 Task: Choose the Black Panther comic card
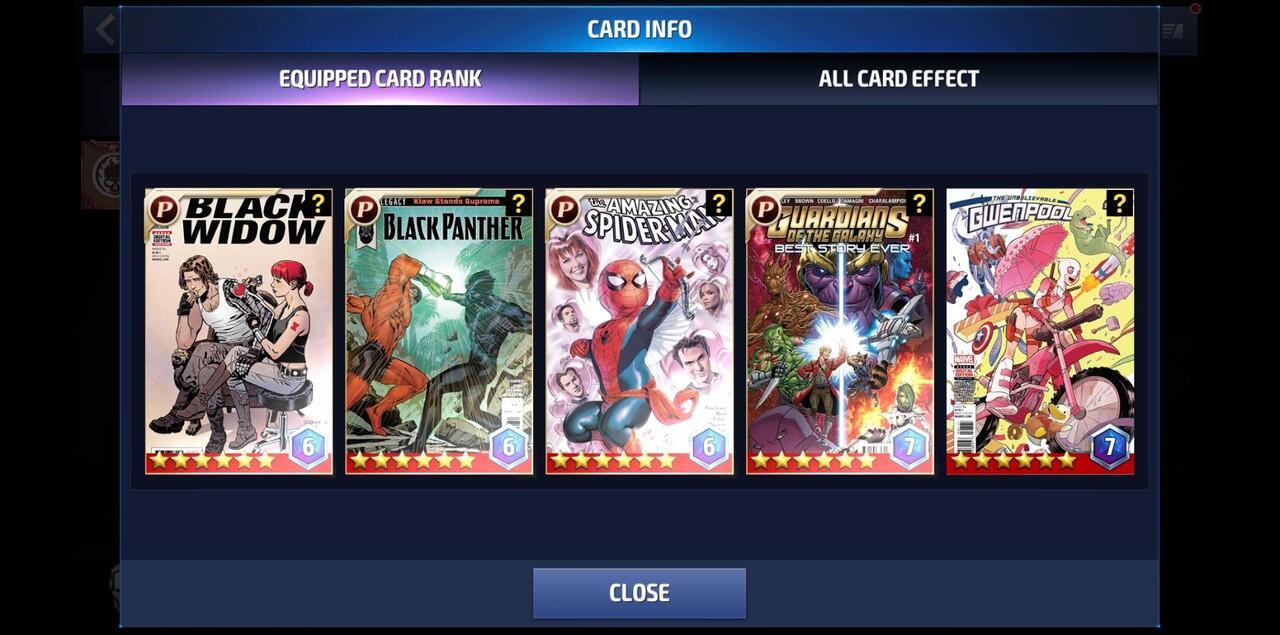click(x=439, y=330)
